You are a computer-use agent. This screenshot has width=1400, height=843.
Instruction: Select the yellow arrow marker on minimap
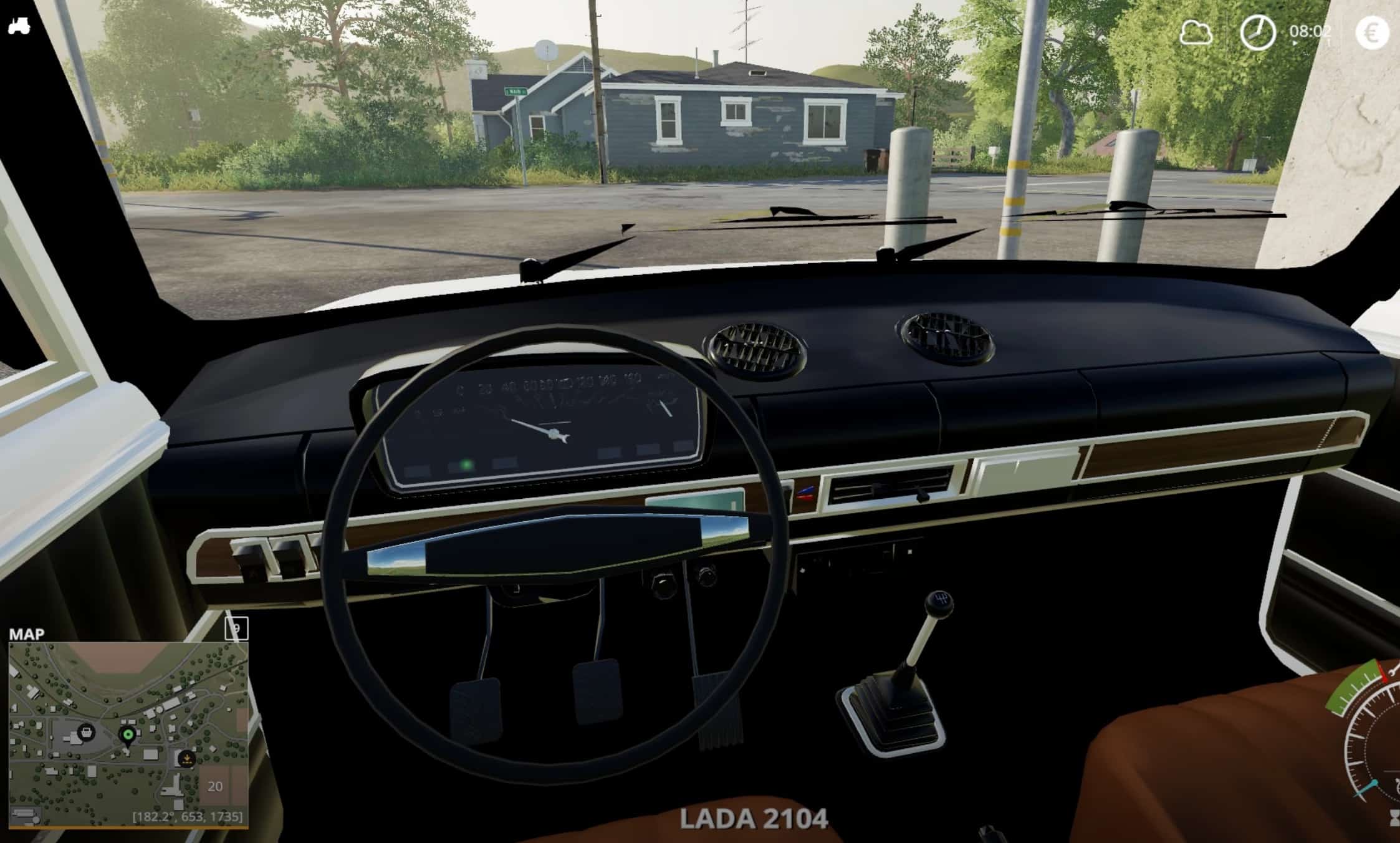coord(186,759)
